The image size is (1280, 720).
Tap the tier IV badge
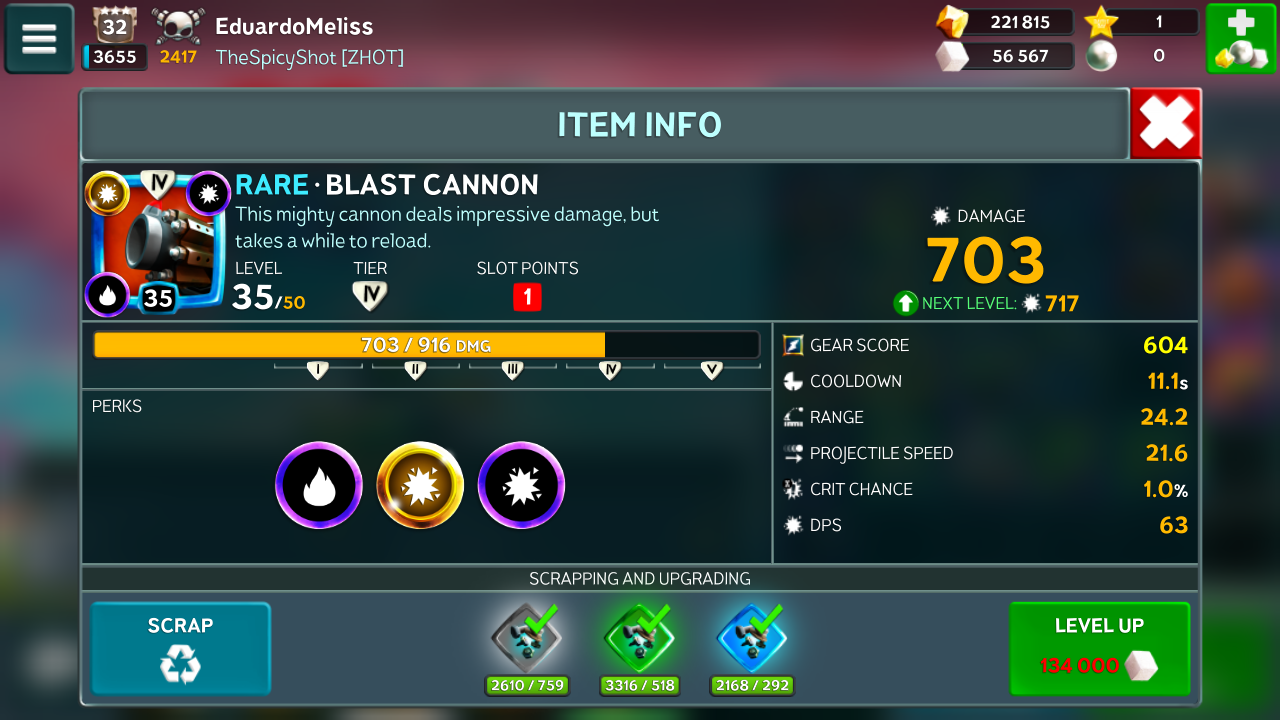coord(369,296)
